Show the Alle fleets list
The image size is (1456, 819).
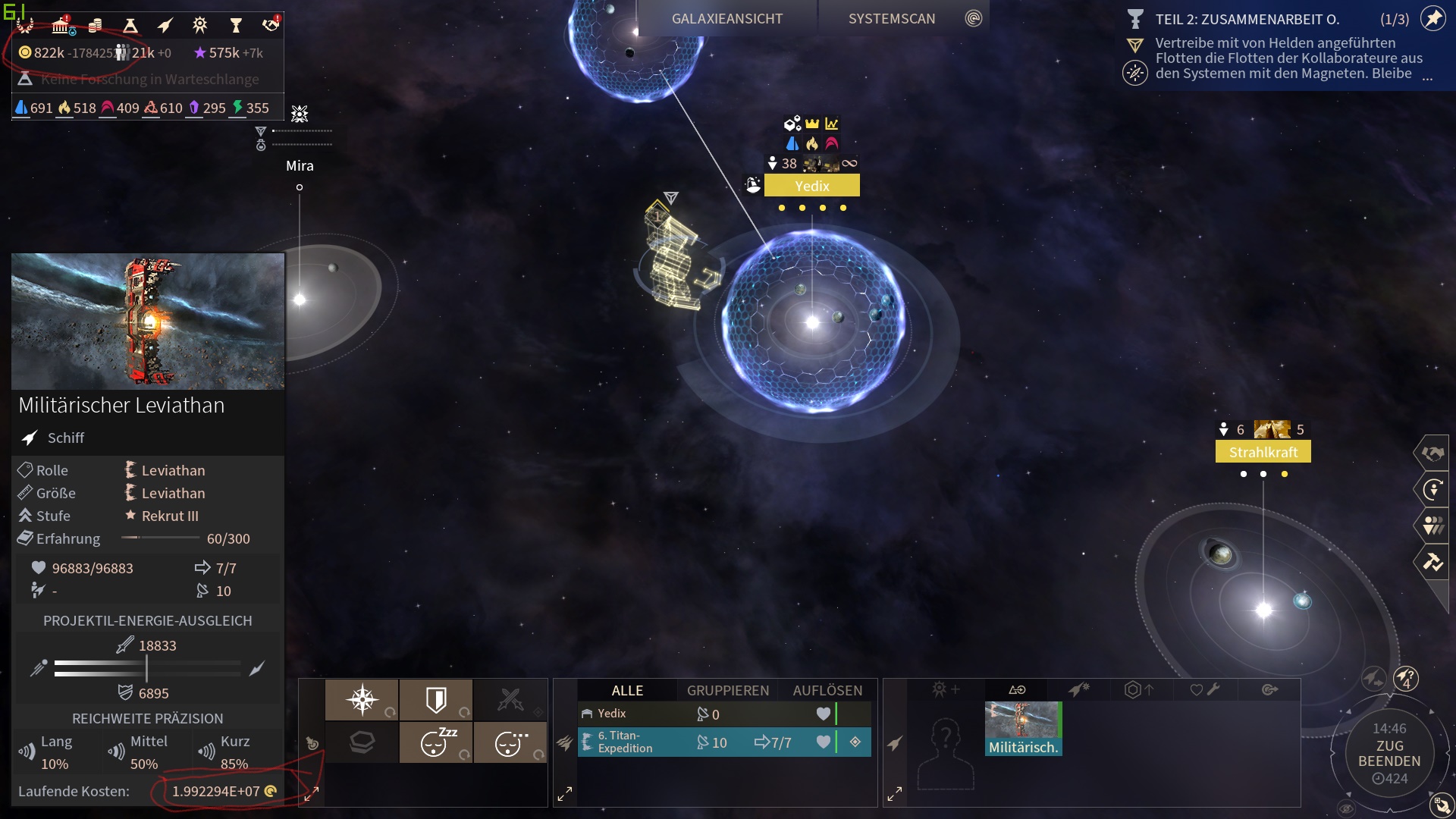(x=627, y=690)
